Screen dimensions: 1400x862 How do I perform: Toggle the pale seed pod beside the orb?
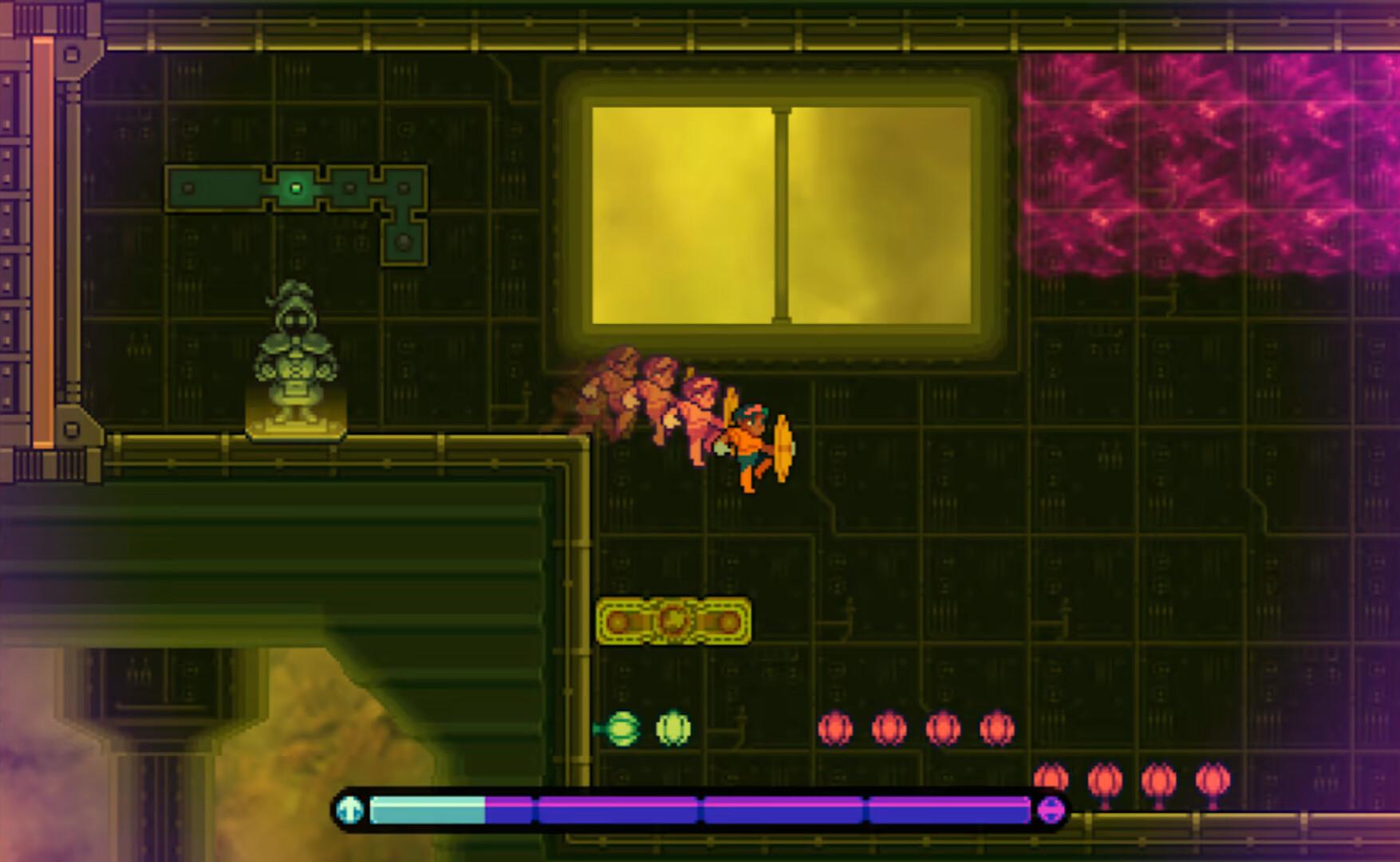(x=672, y=726)
